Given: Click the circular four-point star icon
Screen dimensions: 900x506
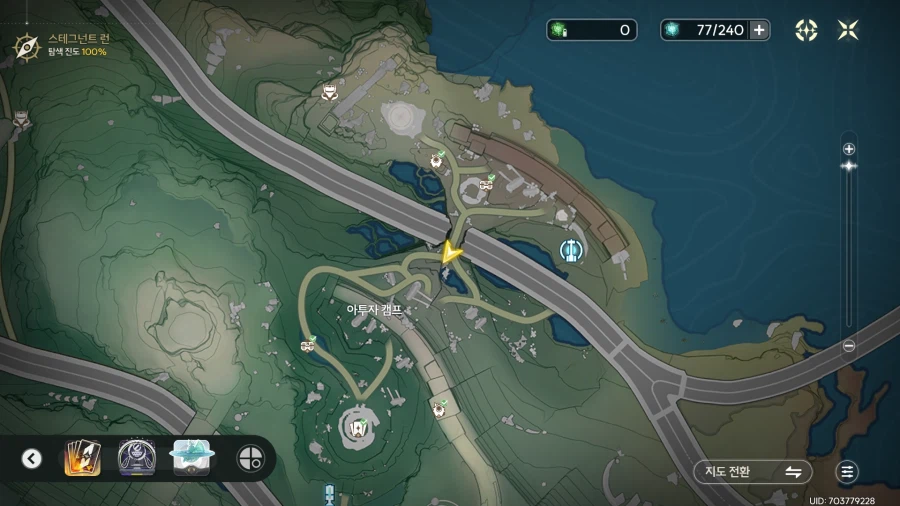Looking at the screenshot, I should (806, 30).
